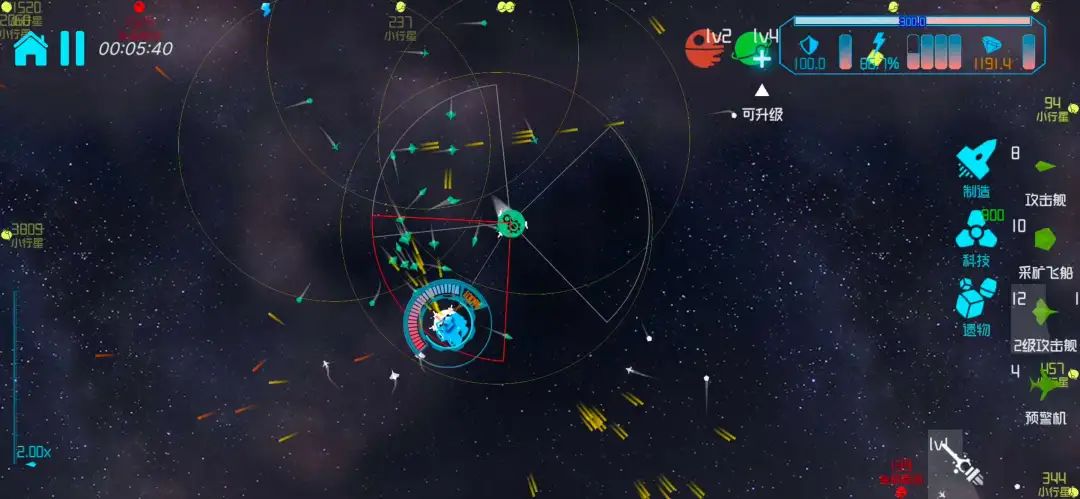The width and height of the screenshot is (1080, 499).
Task: Toggle the 2.00x game speed control
Action: (34, 453)
